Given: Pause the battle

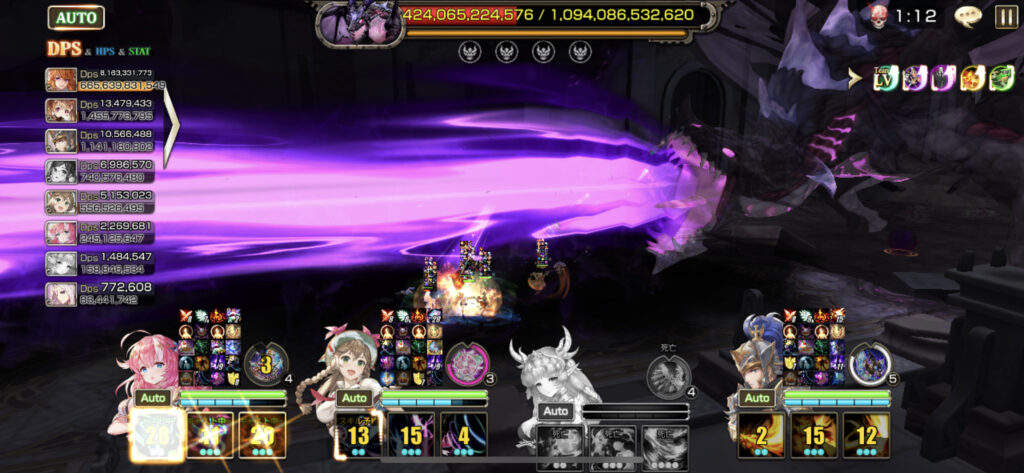Looking at the screenshot, I should 1006,16.
